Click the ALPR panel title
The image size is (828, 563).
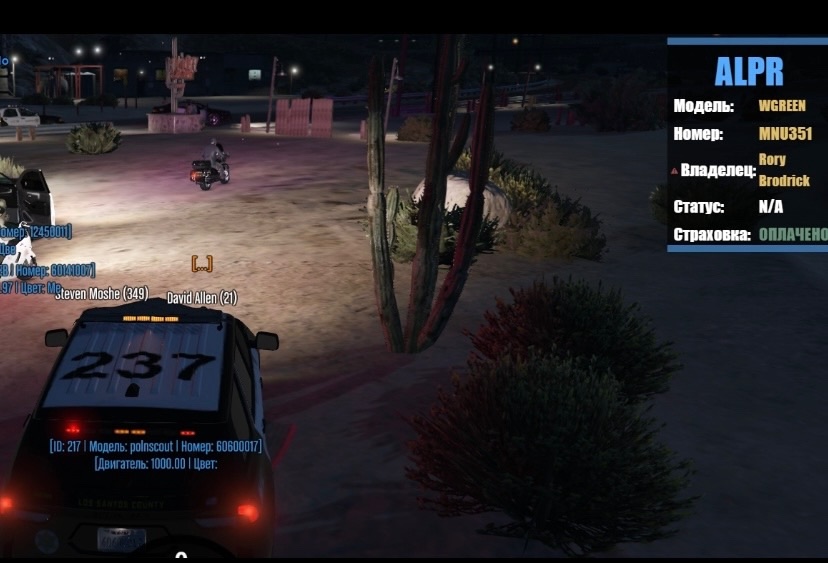click(x=749, y=72)
